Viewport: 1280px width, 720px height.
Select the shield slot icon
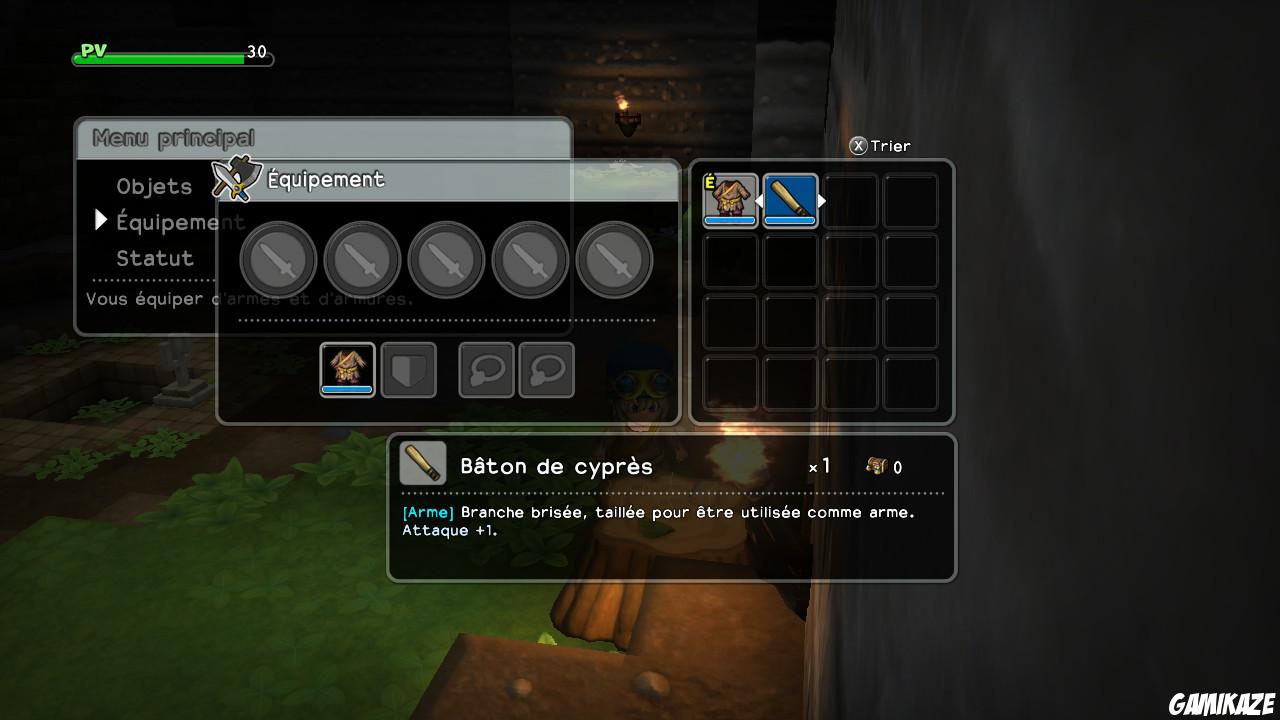409,369
